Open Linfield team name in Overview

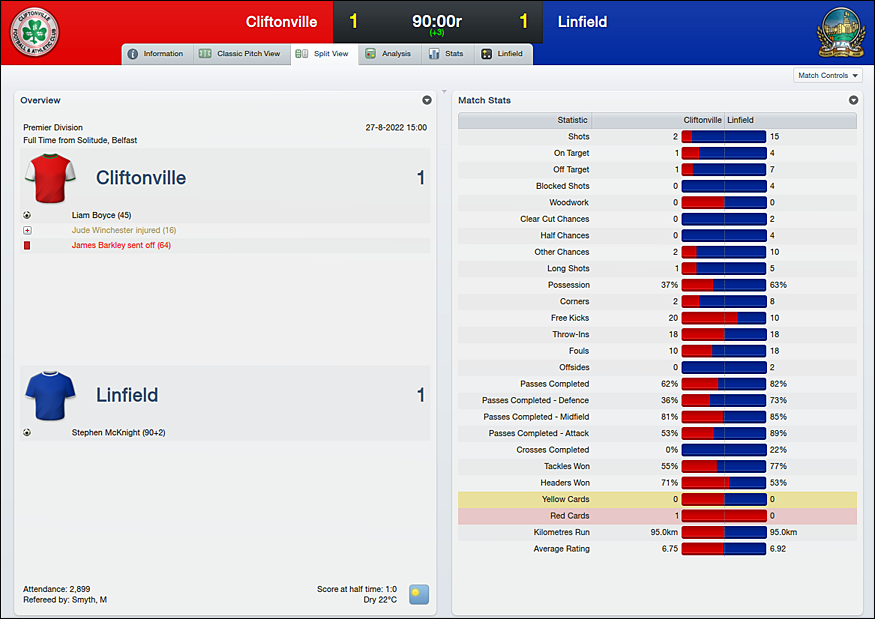click(127, 396)
